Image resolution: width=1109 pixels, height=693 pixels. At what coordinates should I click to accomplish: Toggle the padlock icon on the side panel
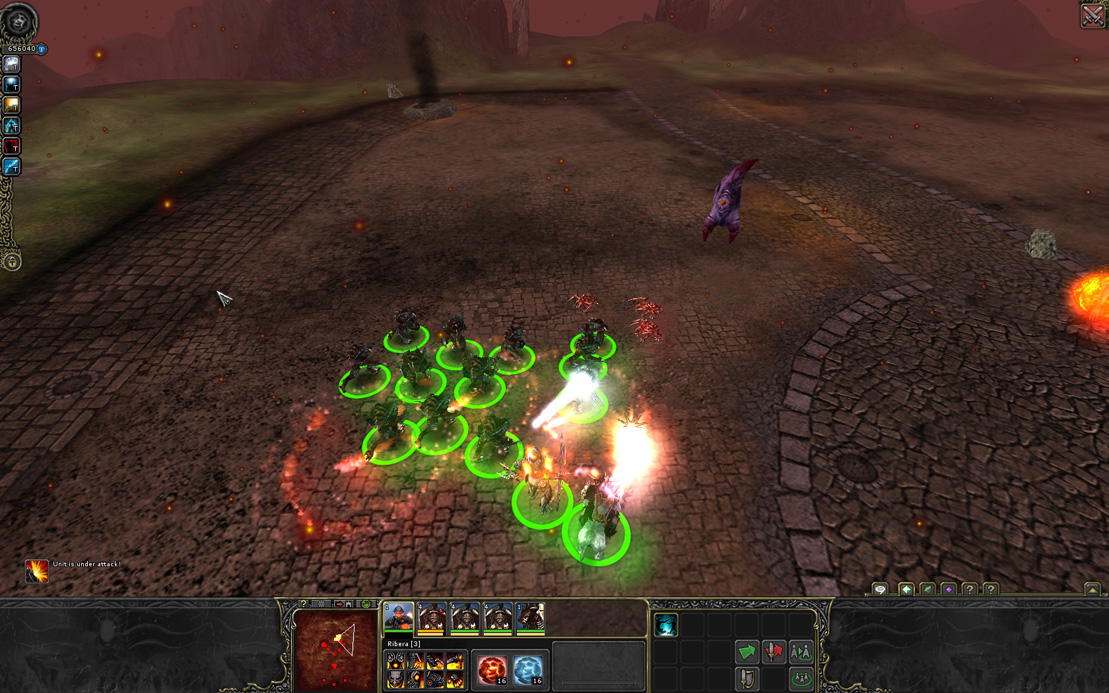[12, 262]
